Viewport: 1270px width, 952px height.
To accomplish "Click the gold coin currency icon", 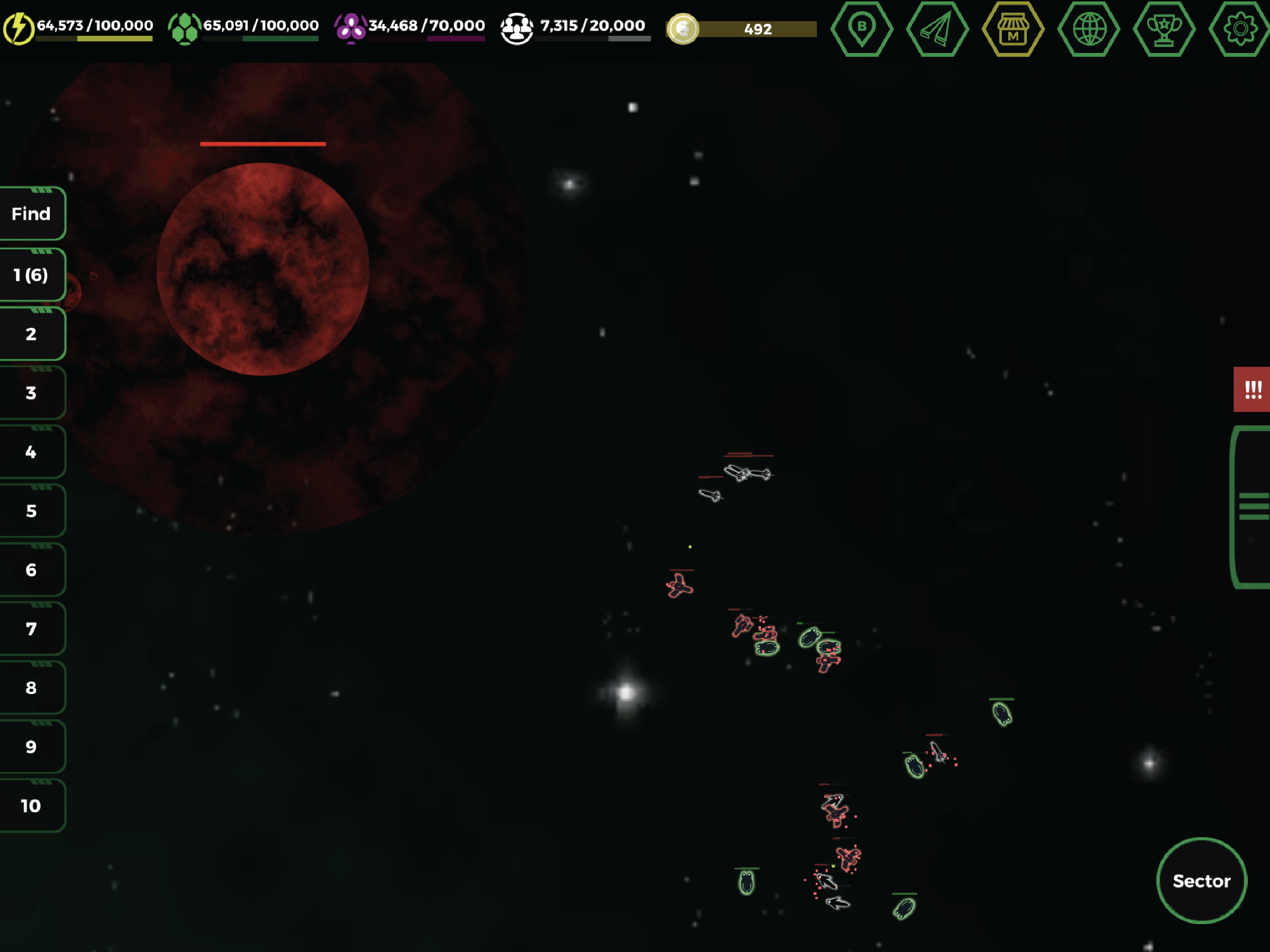I will pos(683,30).
